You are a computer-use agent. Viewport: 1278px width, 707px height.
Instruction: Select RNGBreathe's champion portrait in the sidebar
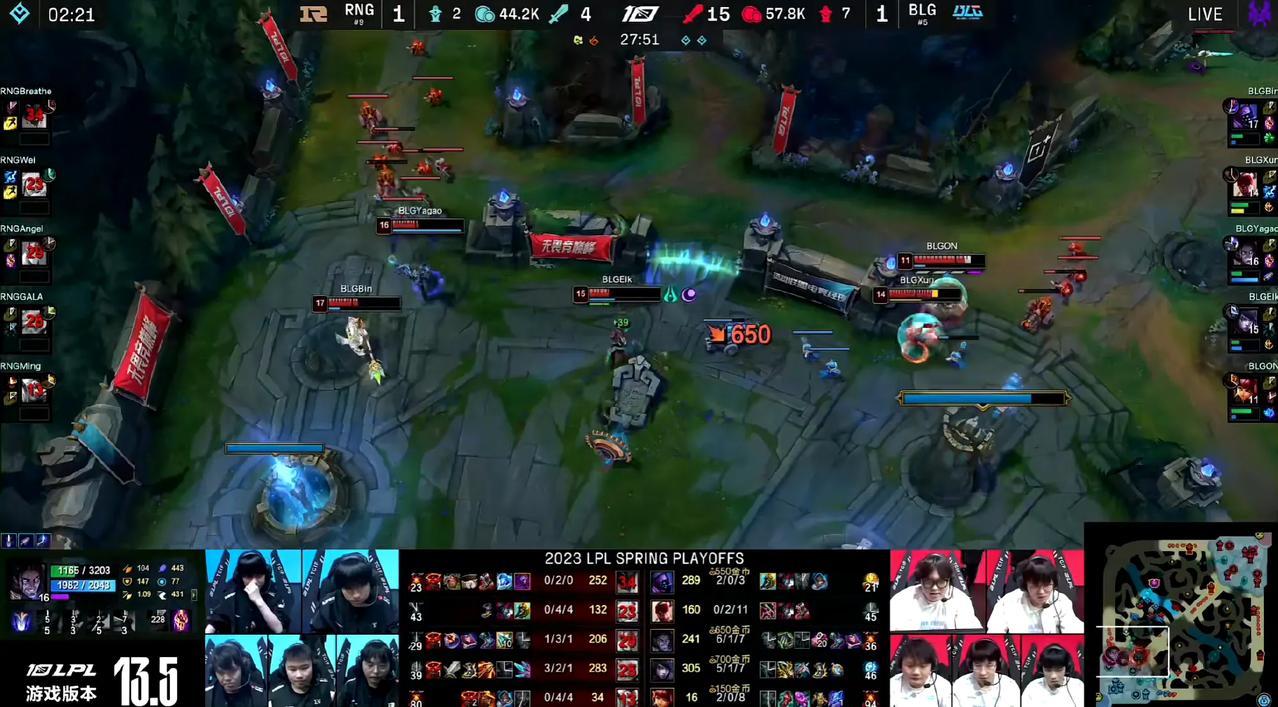[35, 115]
